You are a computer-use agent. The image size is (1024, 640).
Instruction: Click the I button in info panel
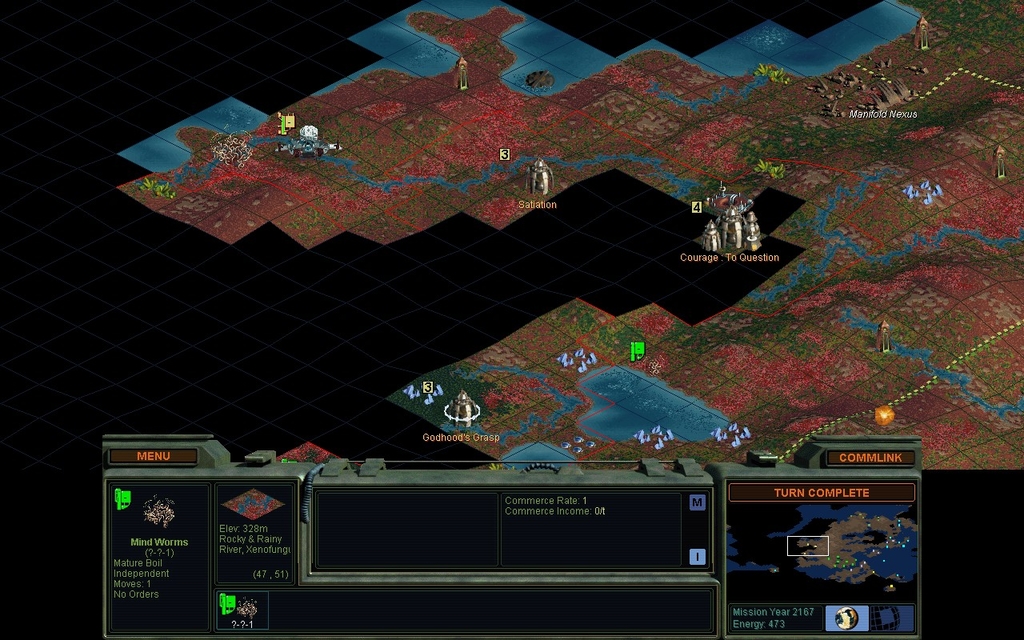pos(697,557)
